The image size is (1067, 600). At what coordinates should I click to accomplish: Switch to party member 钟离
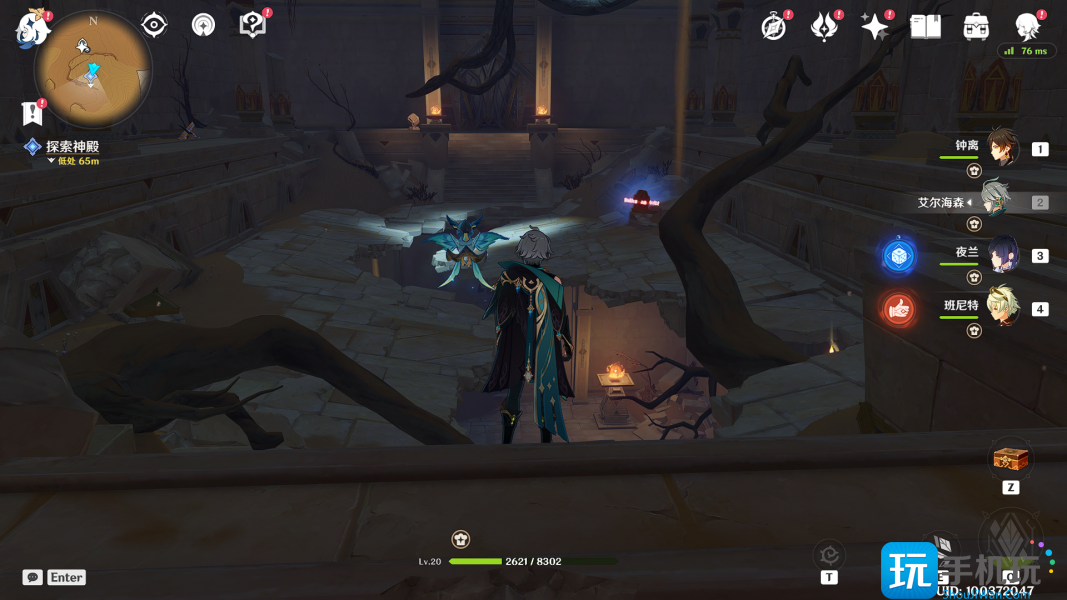tap(1003, 148)
